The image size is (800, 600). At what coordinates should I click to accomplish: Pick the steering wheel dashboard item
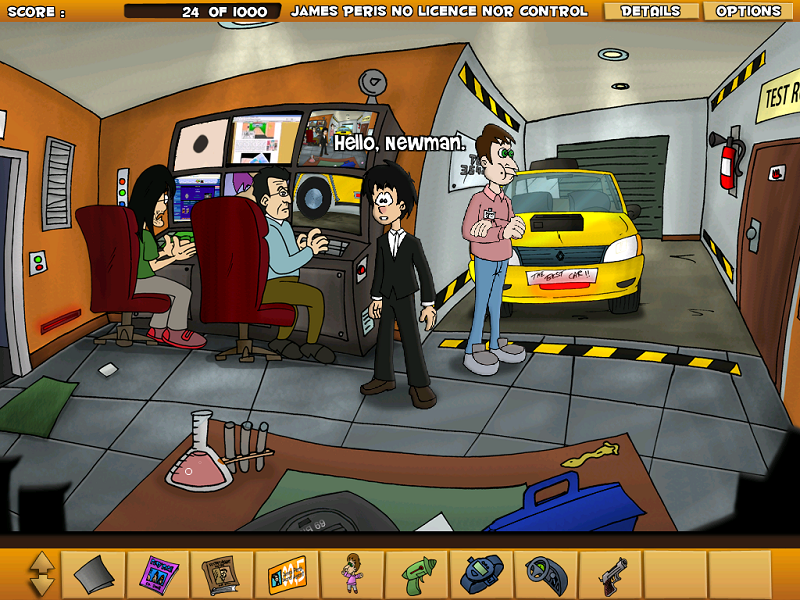[546, 575]
